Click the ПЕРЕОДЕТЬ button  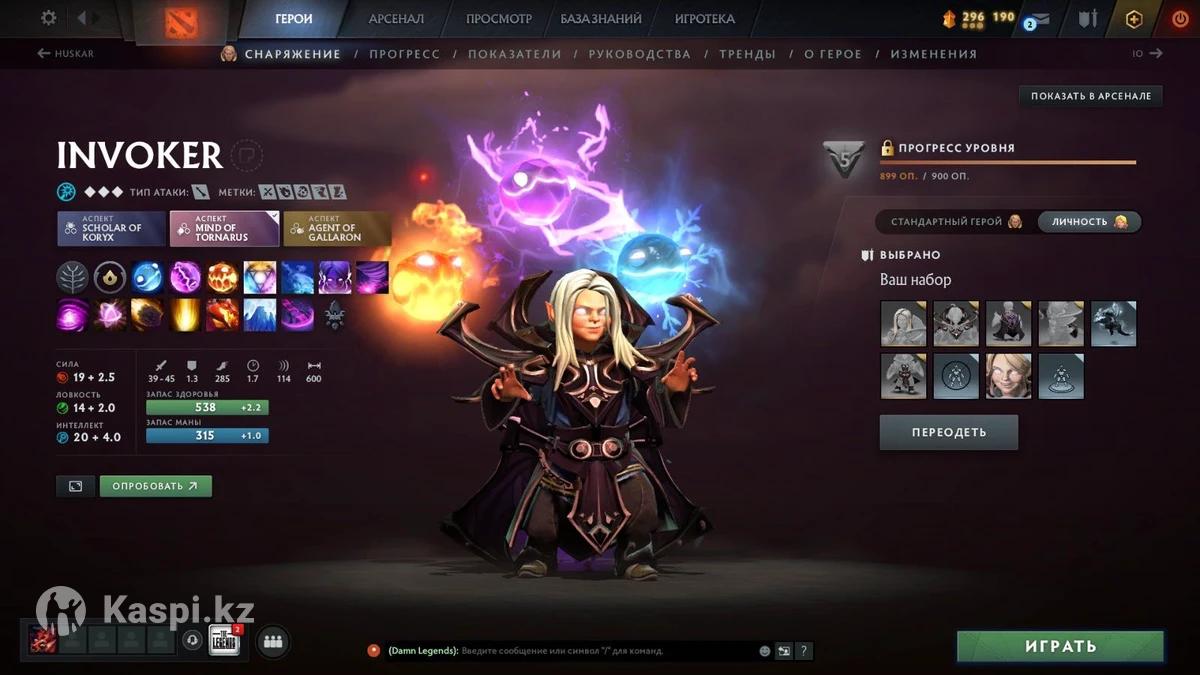click(x=948, y=433)
